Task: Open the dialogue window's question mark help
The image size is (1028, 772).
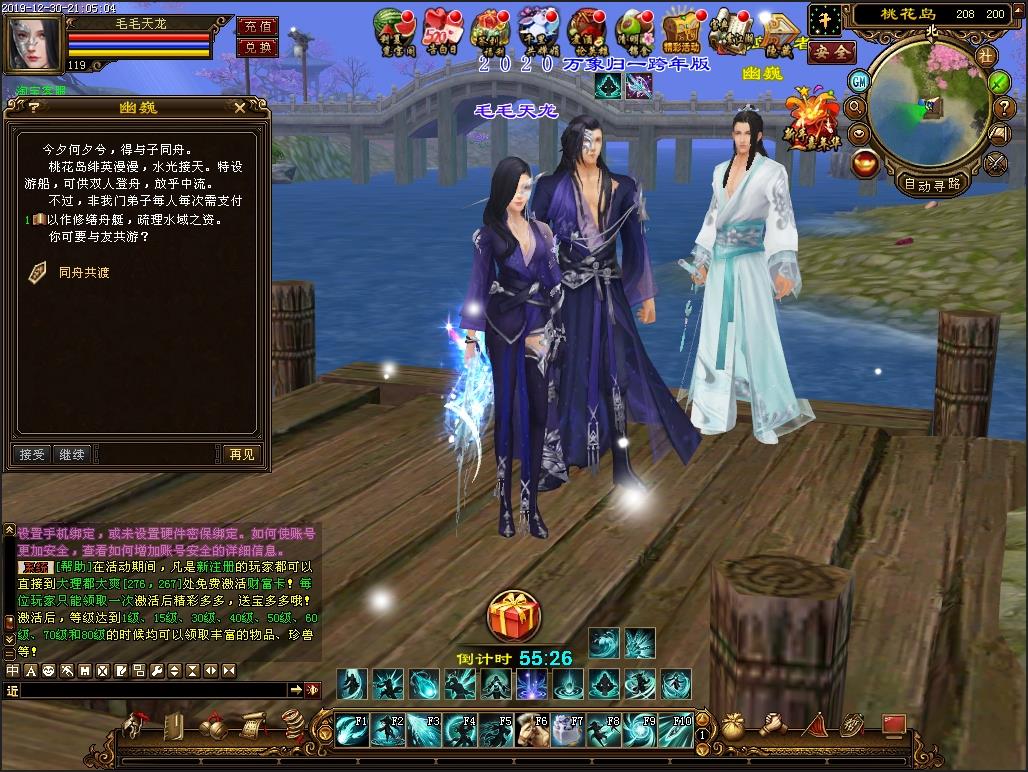Action: [x=34, y=107]
